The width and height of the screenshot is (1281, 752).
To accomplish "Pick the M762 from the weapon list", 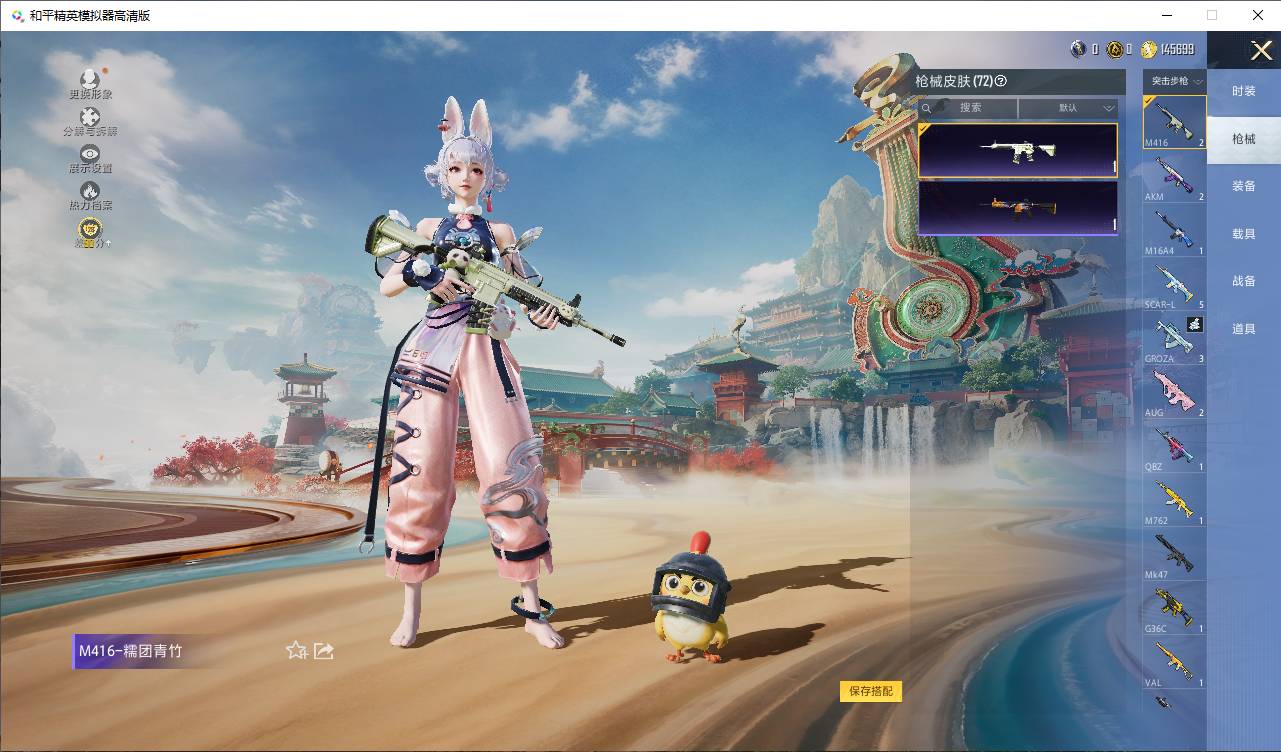I will coord(1174,501).
